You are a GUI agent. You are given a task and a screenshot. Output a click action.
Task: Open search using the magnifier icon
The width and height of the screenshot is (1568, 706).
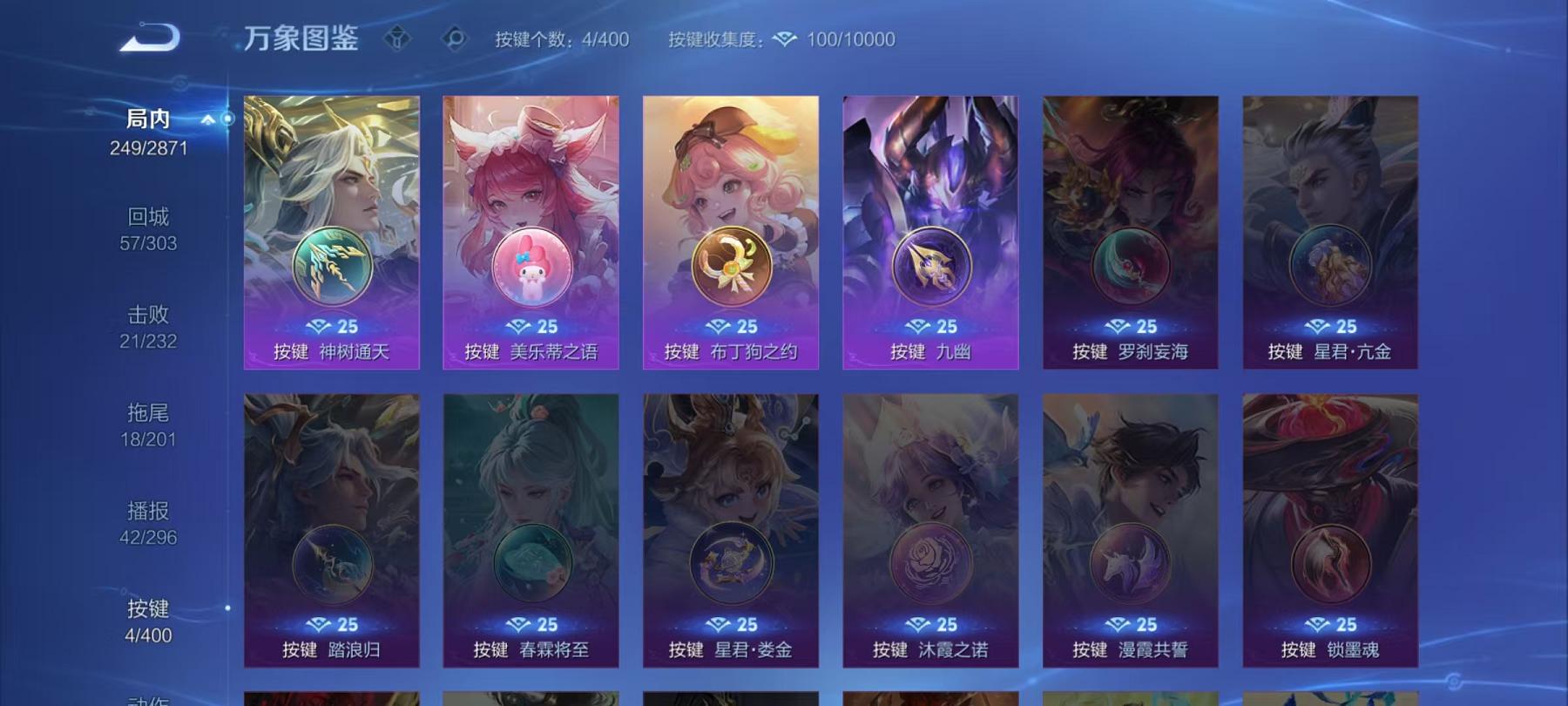pos(452,37)
